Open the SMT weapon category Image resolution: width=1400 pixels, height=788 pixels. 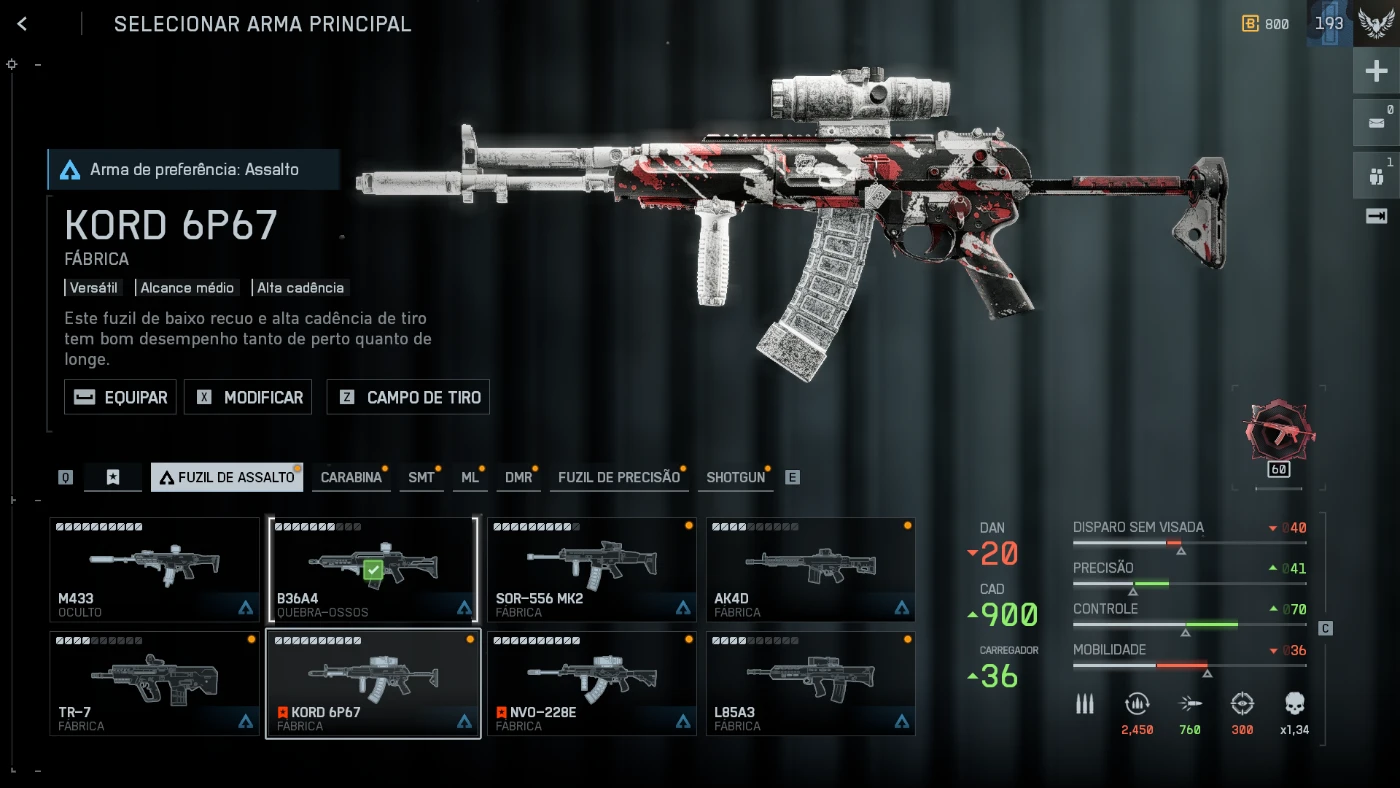(x=421, y=477)
